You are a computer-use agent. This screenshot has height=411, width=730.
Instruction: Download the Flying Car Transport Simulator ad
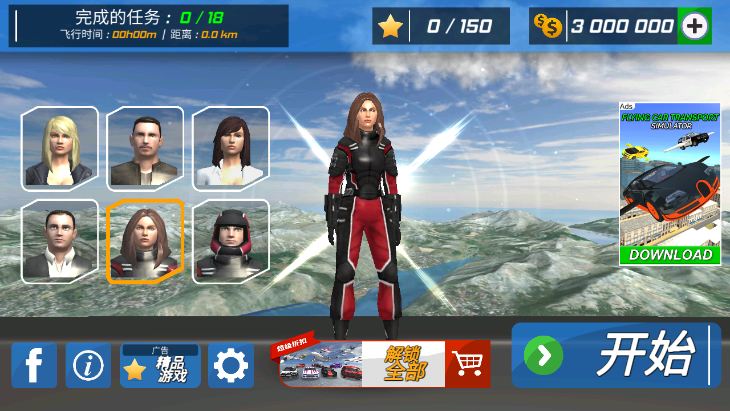tap(670, 254)
